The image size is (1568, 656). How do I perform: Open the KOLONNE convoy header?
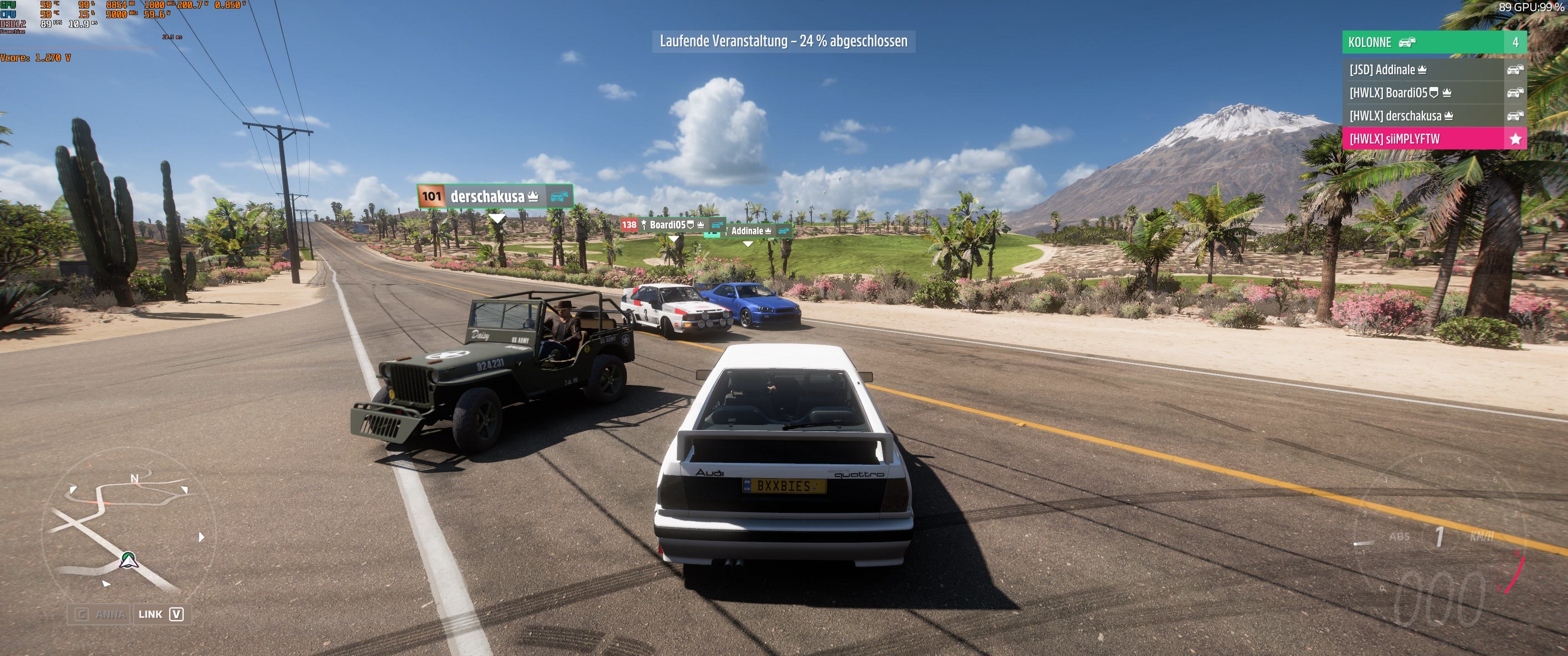pos(1433,42)
